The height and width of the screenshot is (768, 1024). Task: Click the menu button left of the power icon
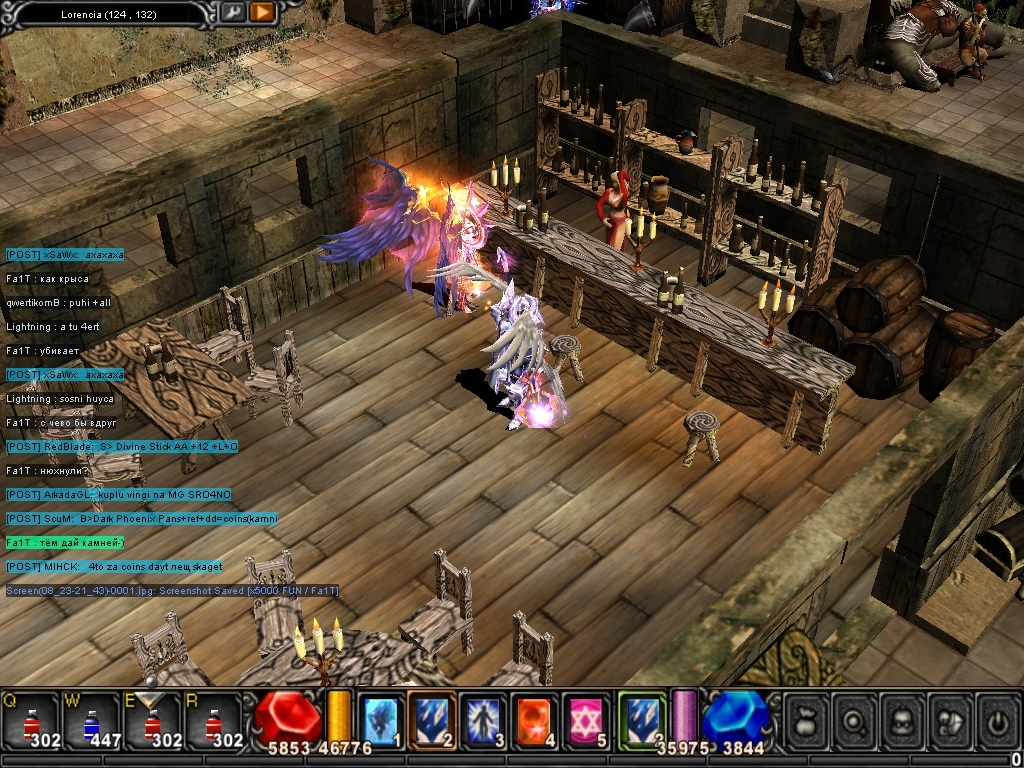pyautogui.click(x=950, y=721)
